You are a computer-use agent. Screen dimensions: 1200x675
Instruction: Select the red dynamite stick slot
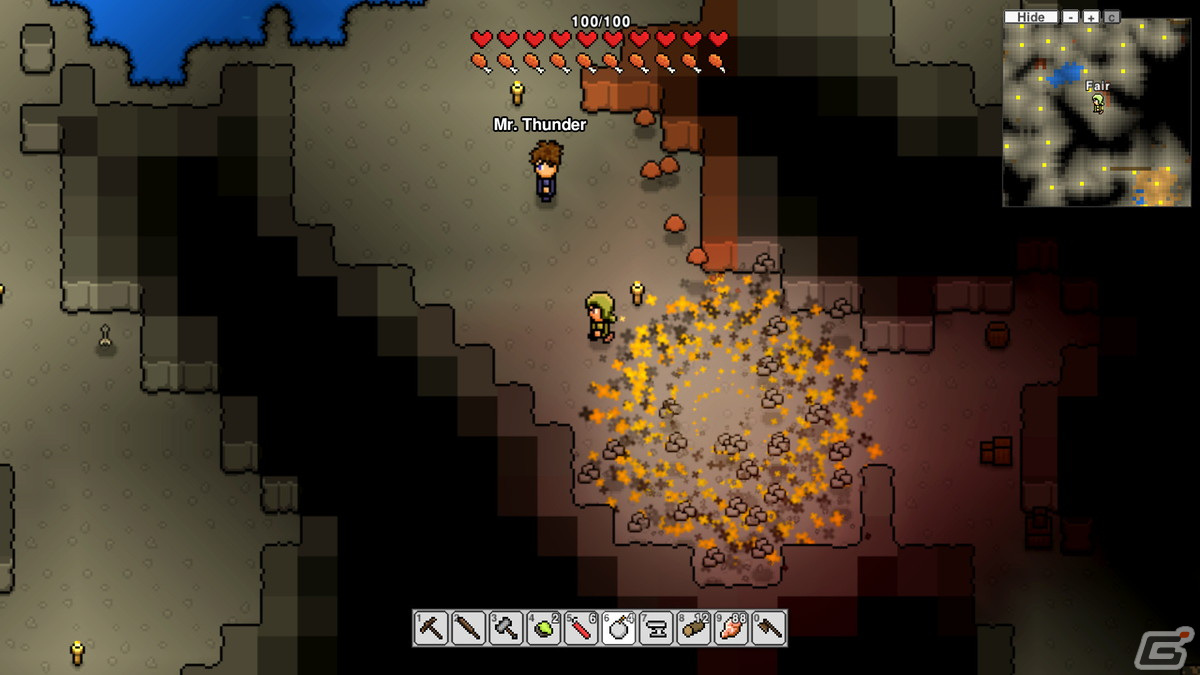point(581,629)
